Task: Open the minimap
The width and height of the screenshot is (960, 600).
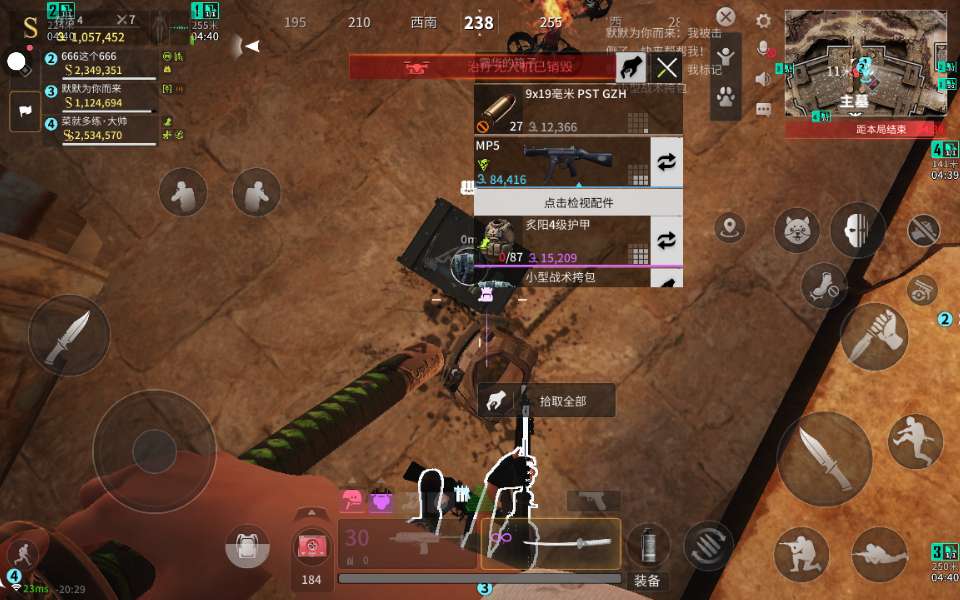Action: coord(865,65)
